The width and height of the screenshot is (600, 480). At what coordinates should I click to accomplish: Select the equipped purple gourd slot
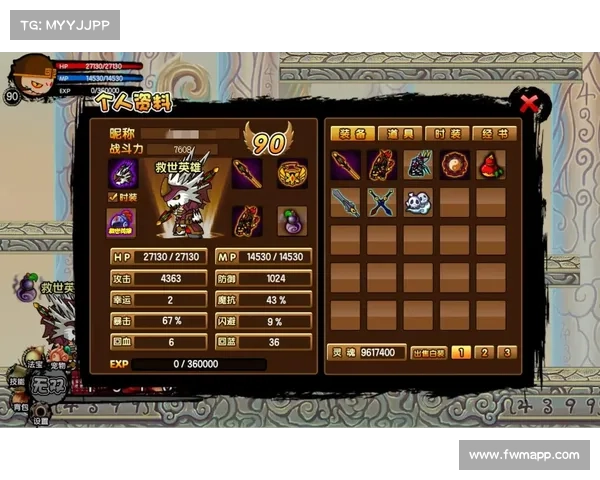[292, 220]
